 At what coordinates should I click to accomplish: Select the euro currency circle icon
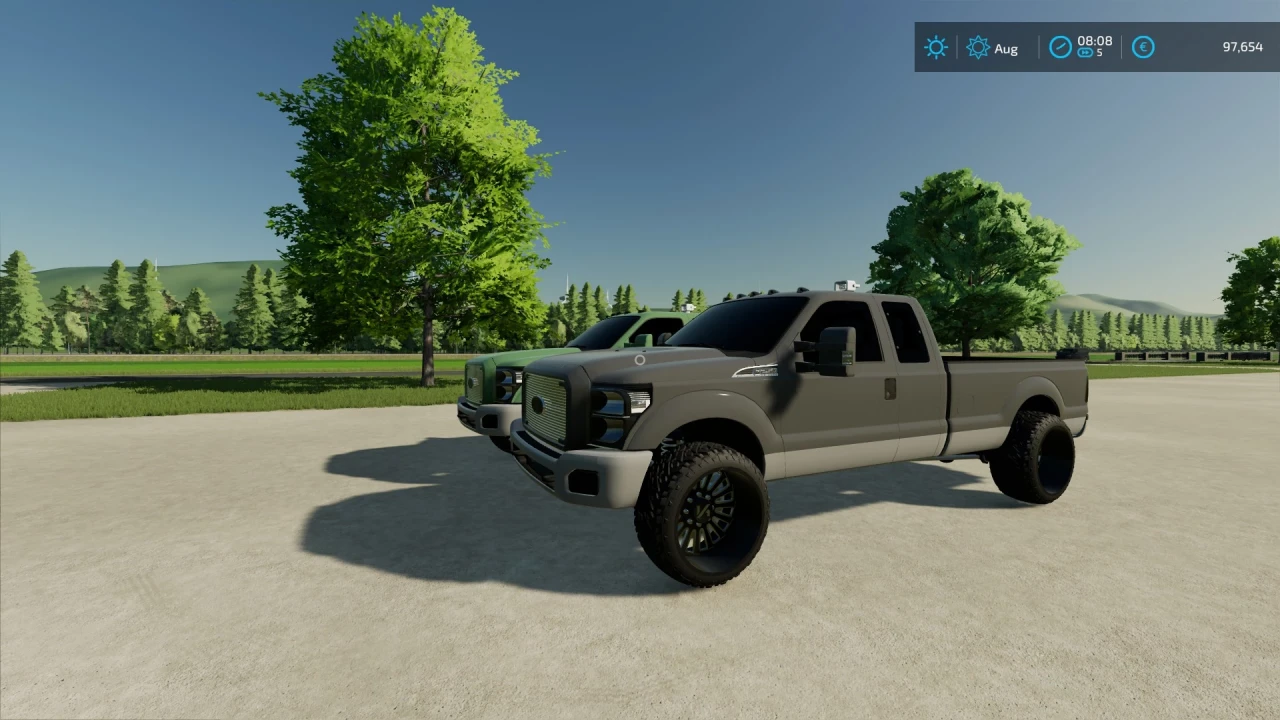point(1142,47)
